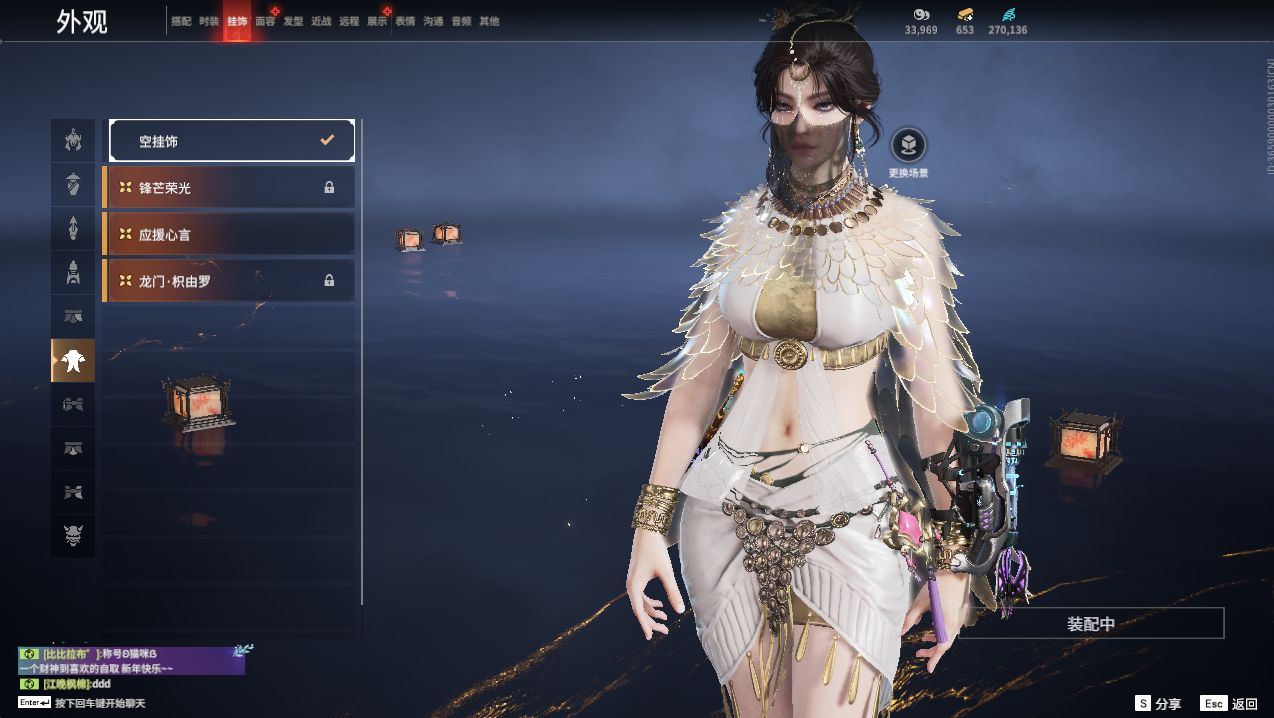Go to the 音频 tab
The height and width of the screenshot is (718, 1274).
click(x=461, y=21)
